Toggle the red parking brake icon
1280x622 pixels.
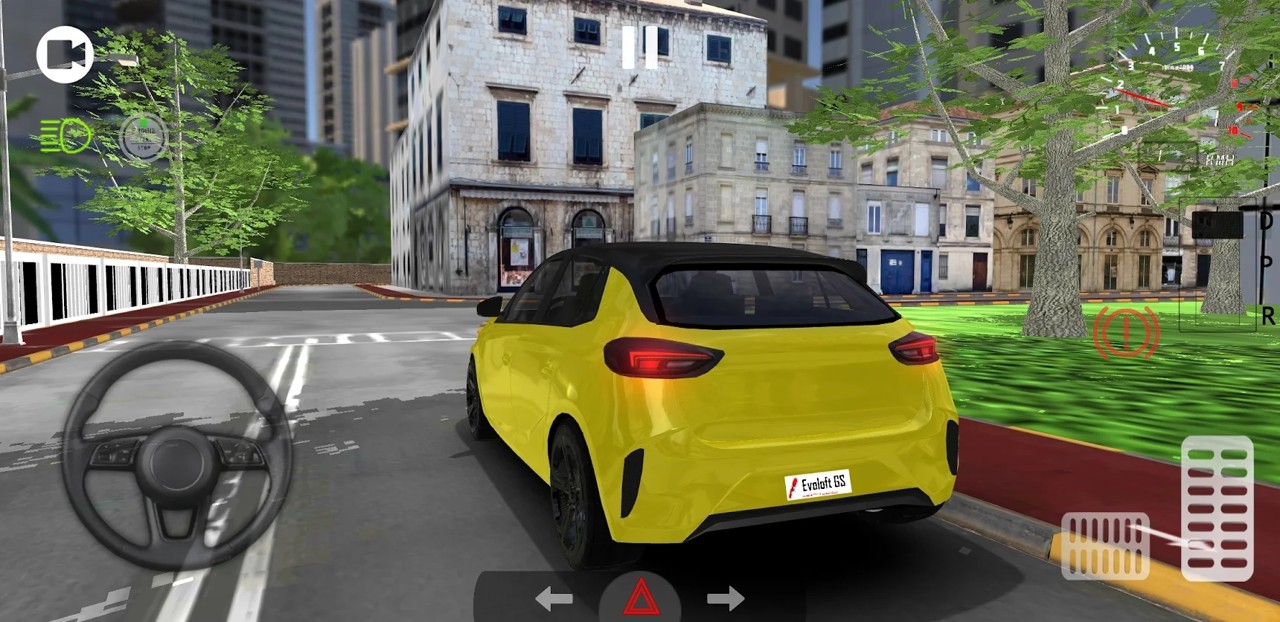pos(1127,333)
